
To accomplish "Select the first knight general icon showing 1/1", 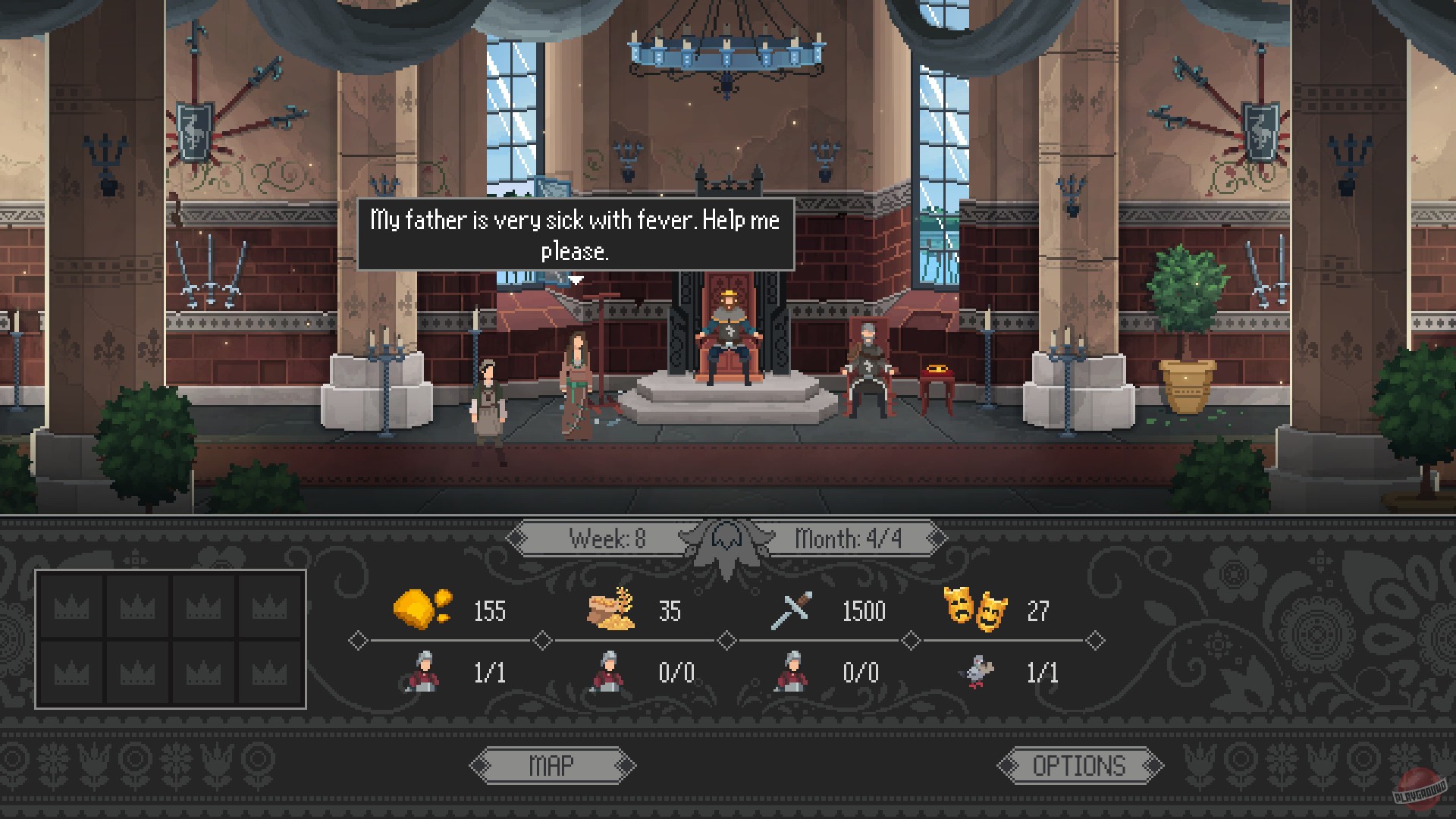I will coord(423,672).
